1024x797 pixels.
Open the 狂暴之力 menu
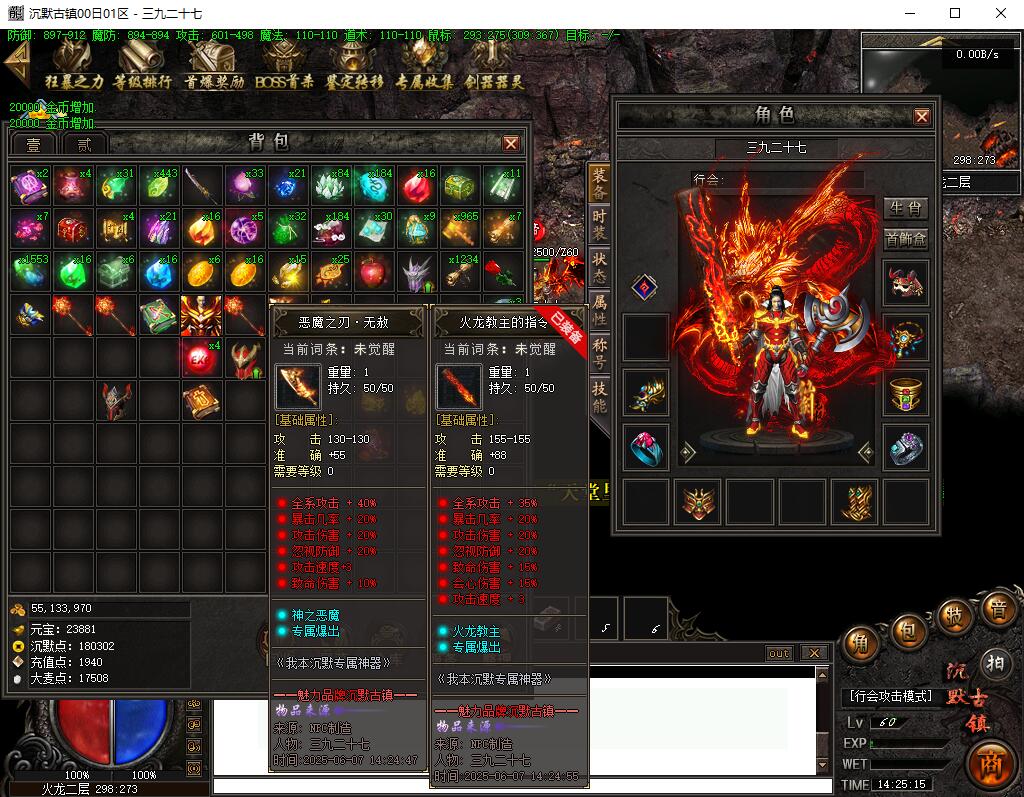(73, 66)
